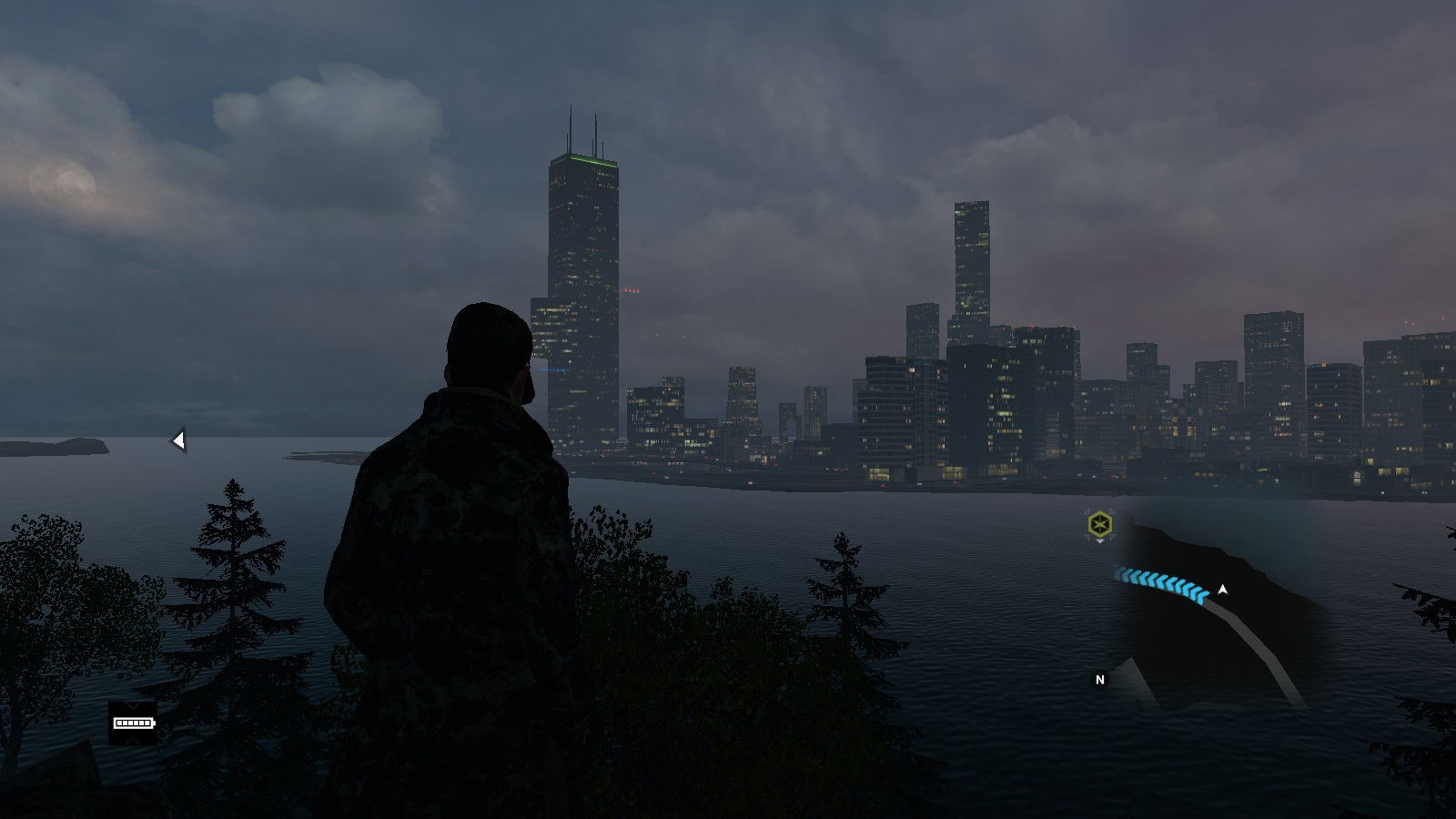Screen dimensions: 1456x819
Task: Click the phone battery icon
Action: tap(133, 723)
